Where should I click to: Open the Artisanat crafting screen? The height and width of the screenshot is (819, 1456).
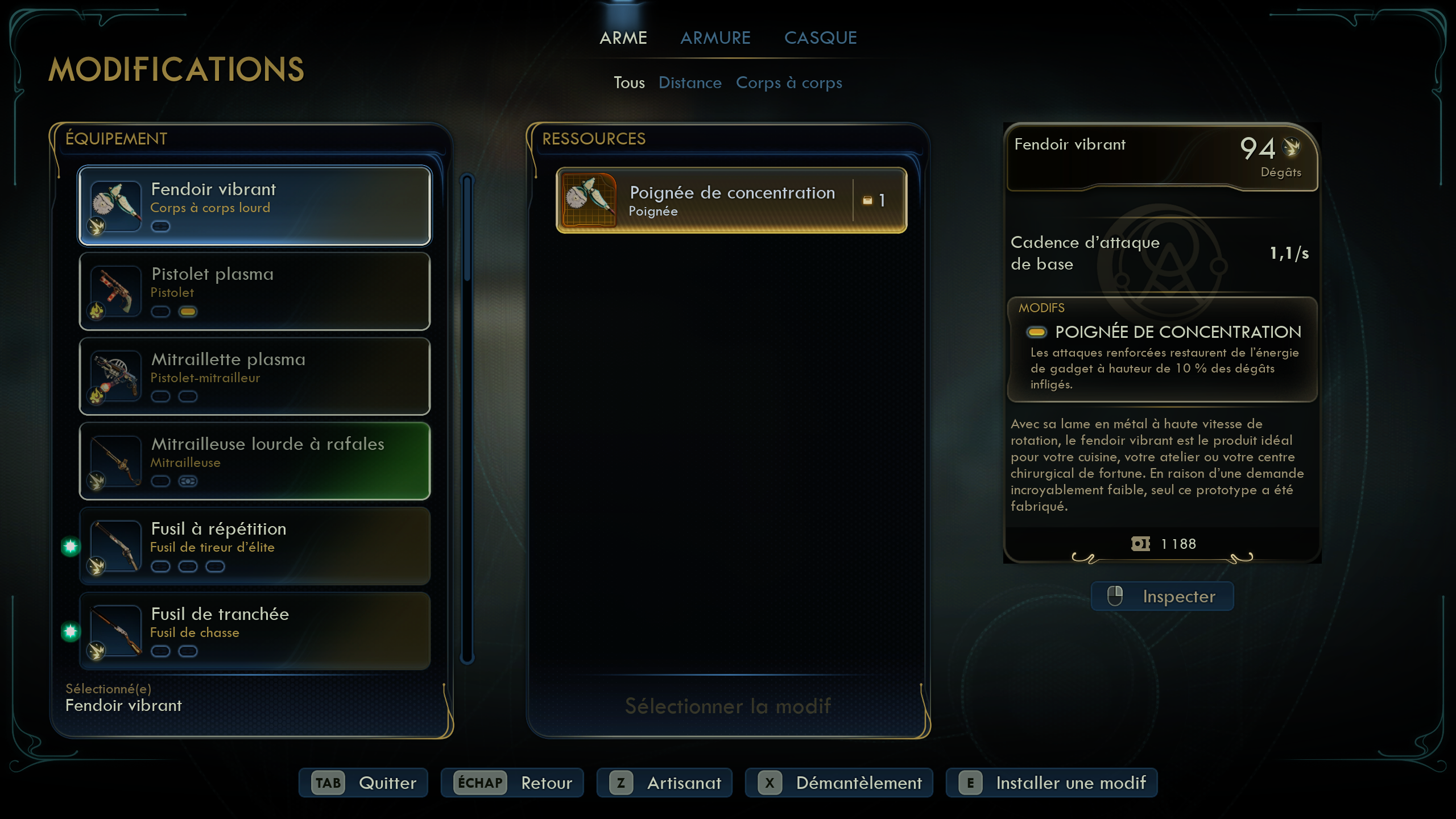pyautogui.click(x=664, y=783)
